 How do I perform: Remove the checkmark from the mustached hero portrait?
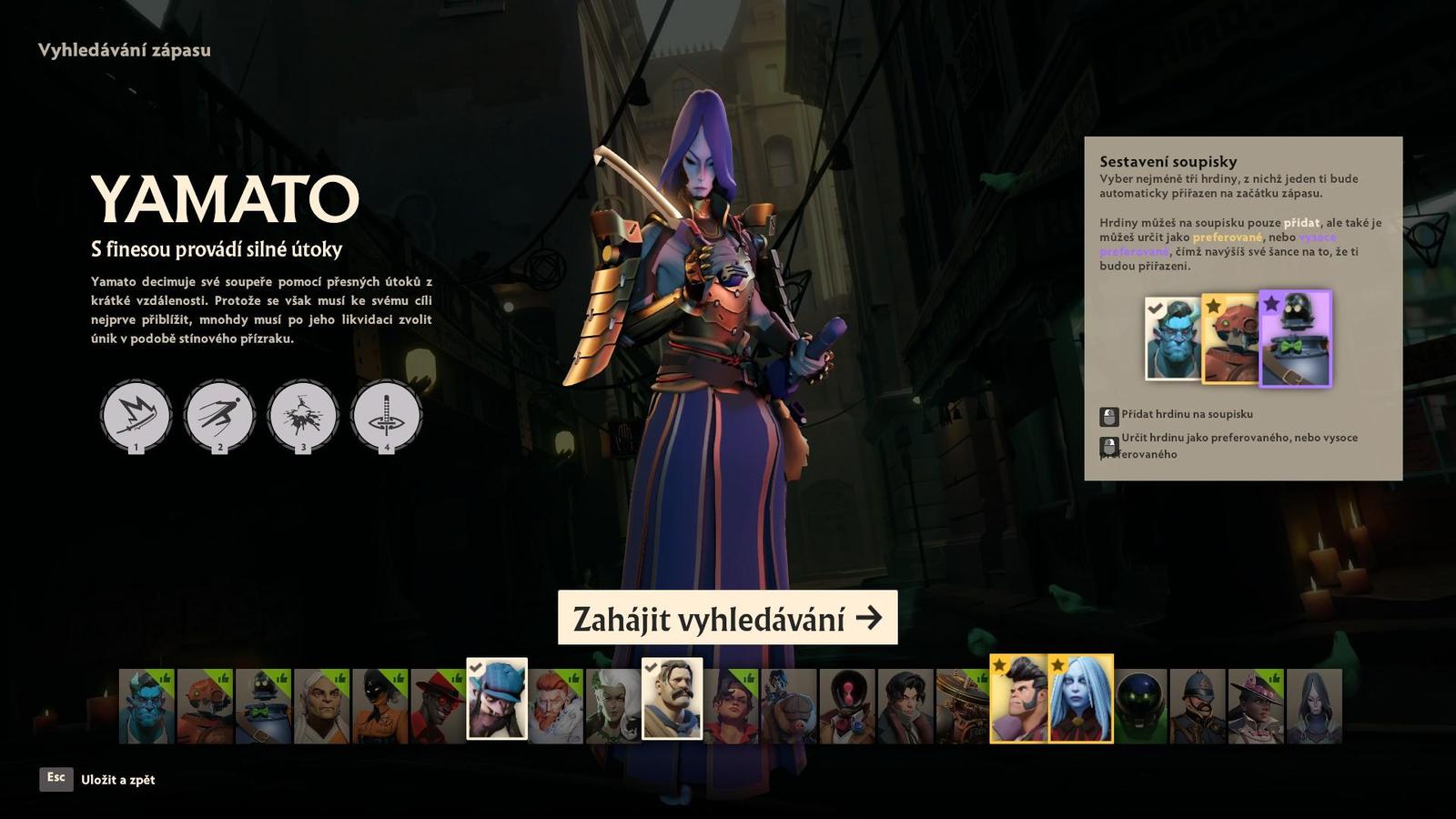pyautogui.click(x=650, y=666)
